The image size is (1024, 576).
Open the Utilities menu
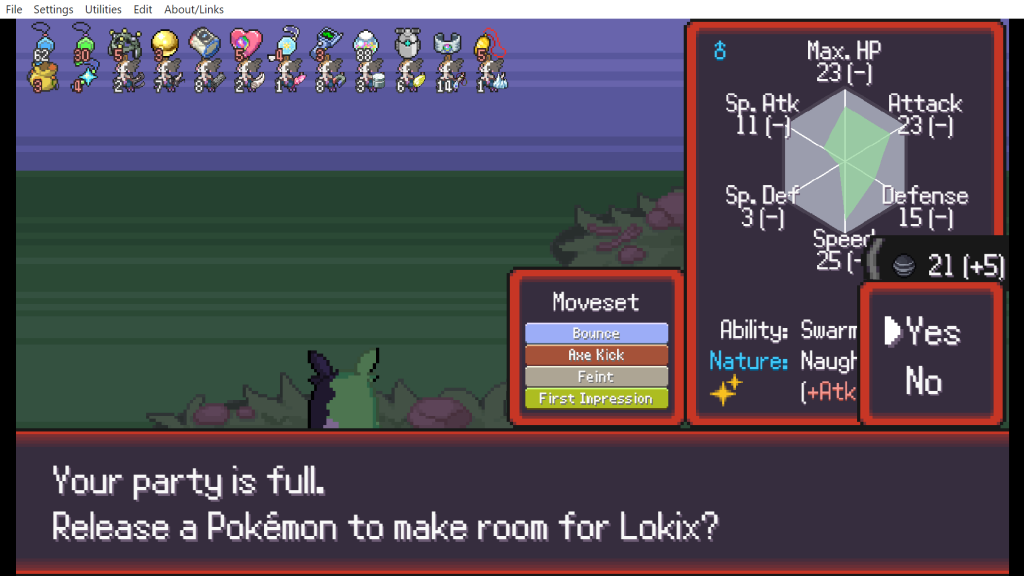pos(103,9)
